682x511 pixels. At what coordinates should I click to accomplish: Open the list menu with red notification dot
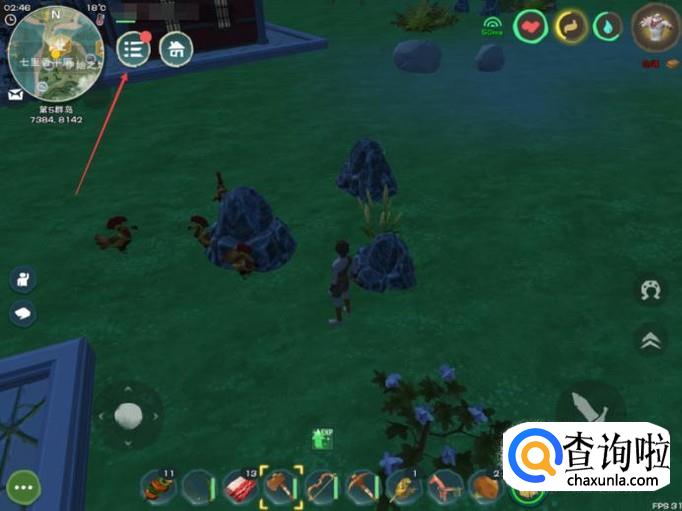134,50
